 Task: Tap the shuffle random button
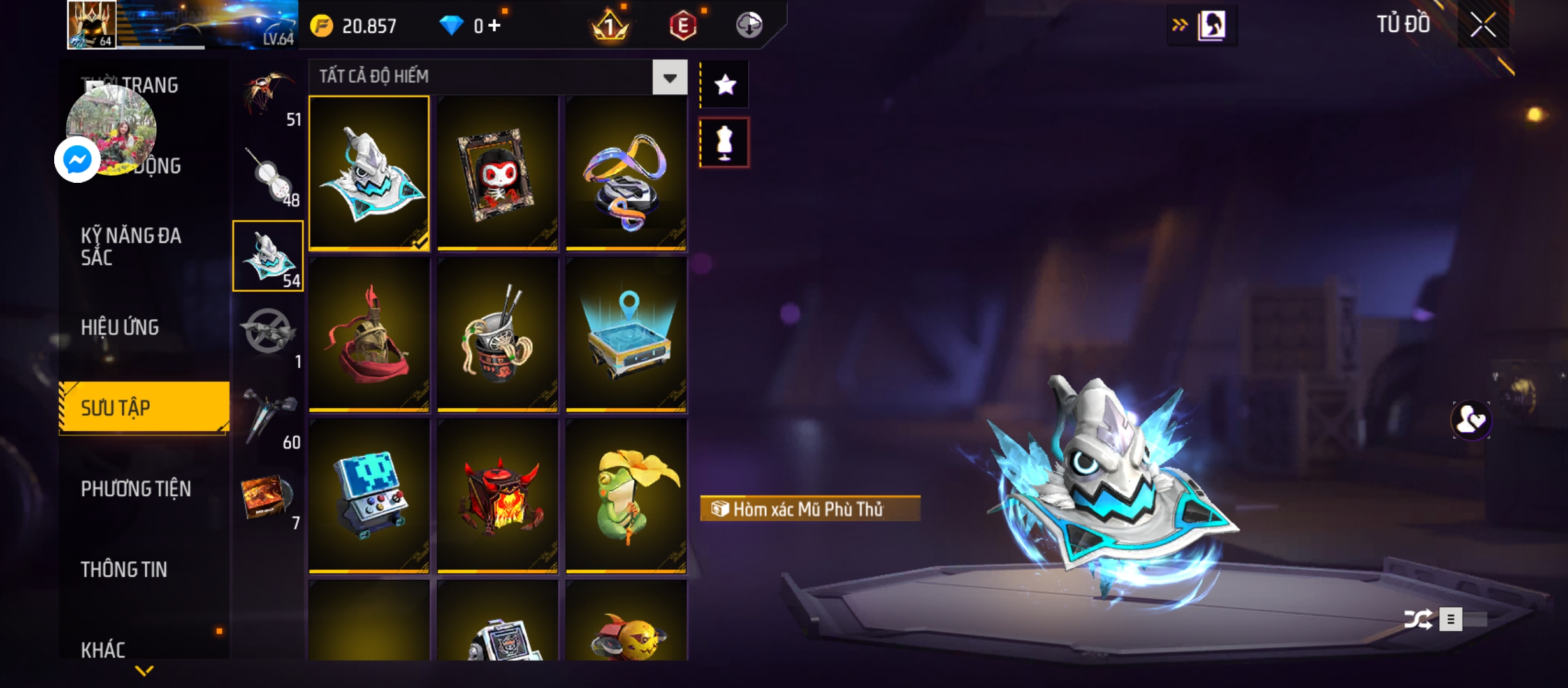1418,619
